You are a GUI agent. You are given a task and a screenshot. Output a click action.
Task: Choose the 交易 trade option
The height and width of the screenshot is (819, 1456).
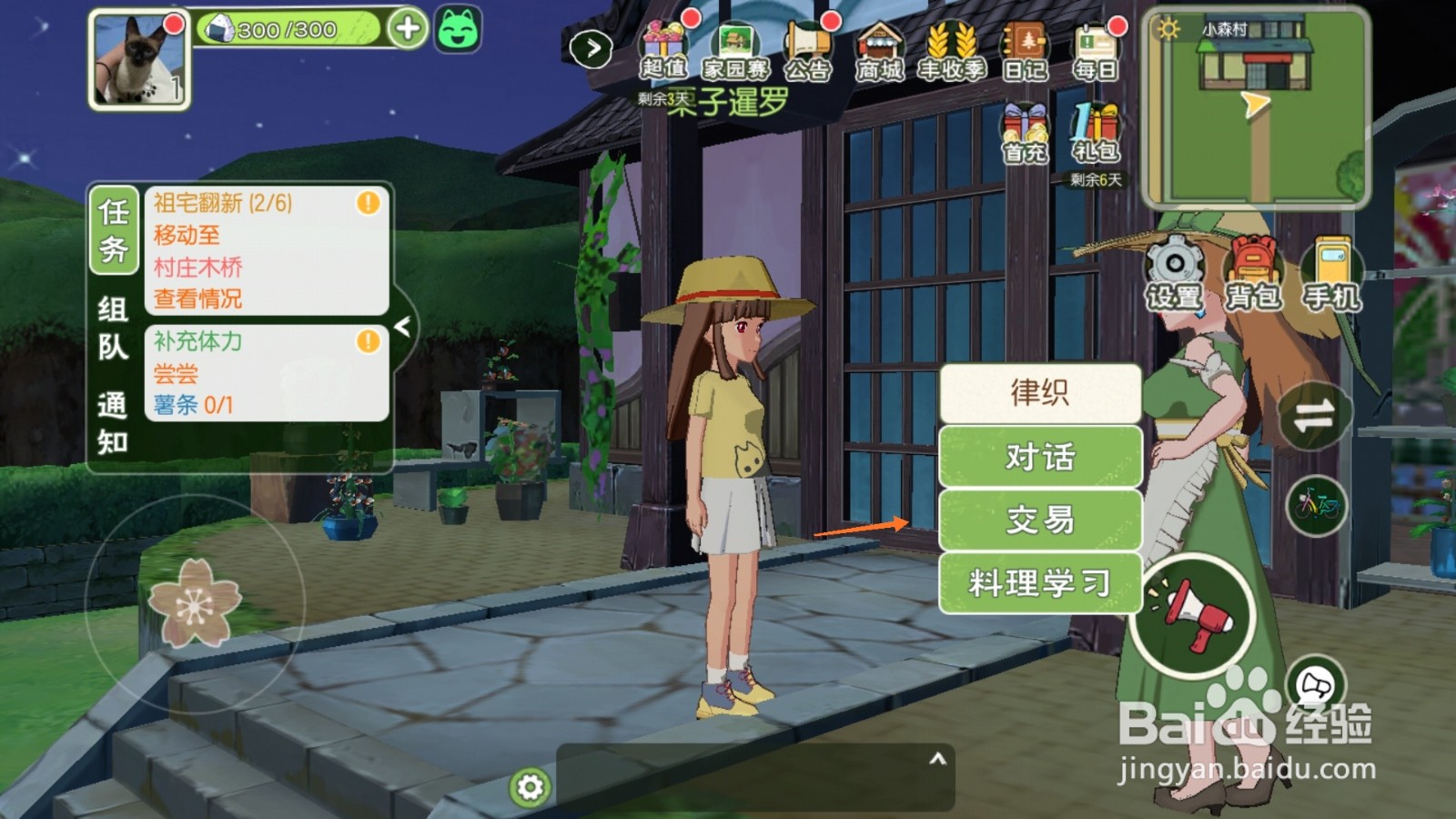[x=1040, y=521]
